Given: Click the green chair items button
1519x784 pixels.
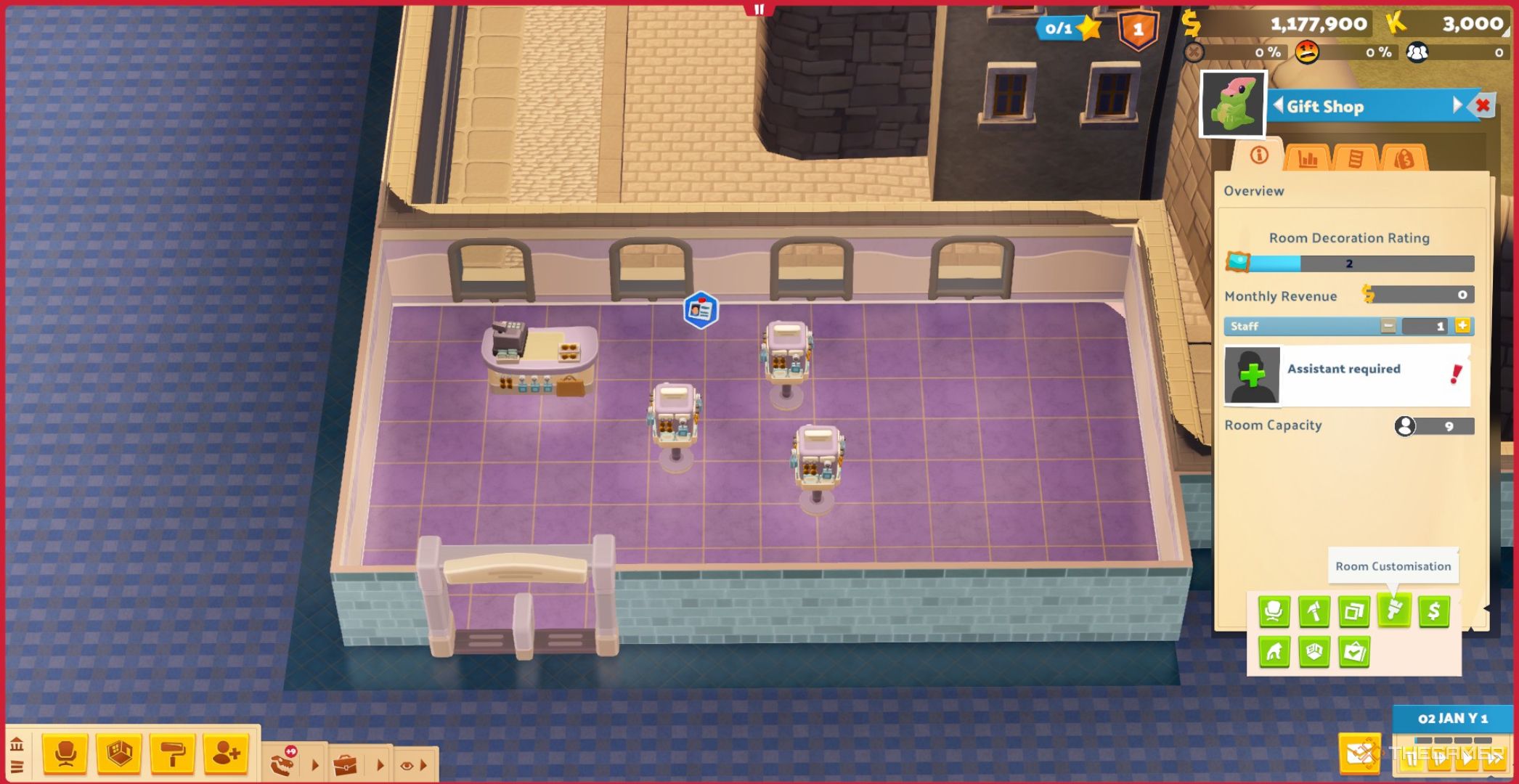Looking at the screenshot, I should 1274,611.
